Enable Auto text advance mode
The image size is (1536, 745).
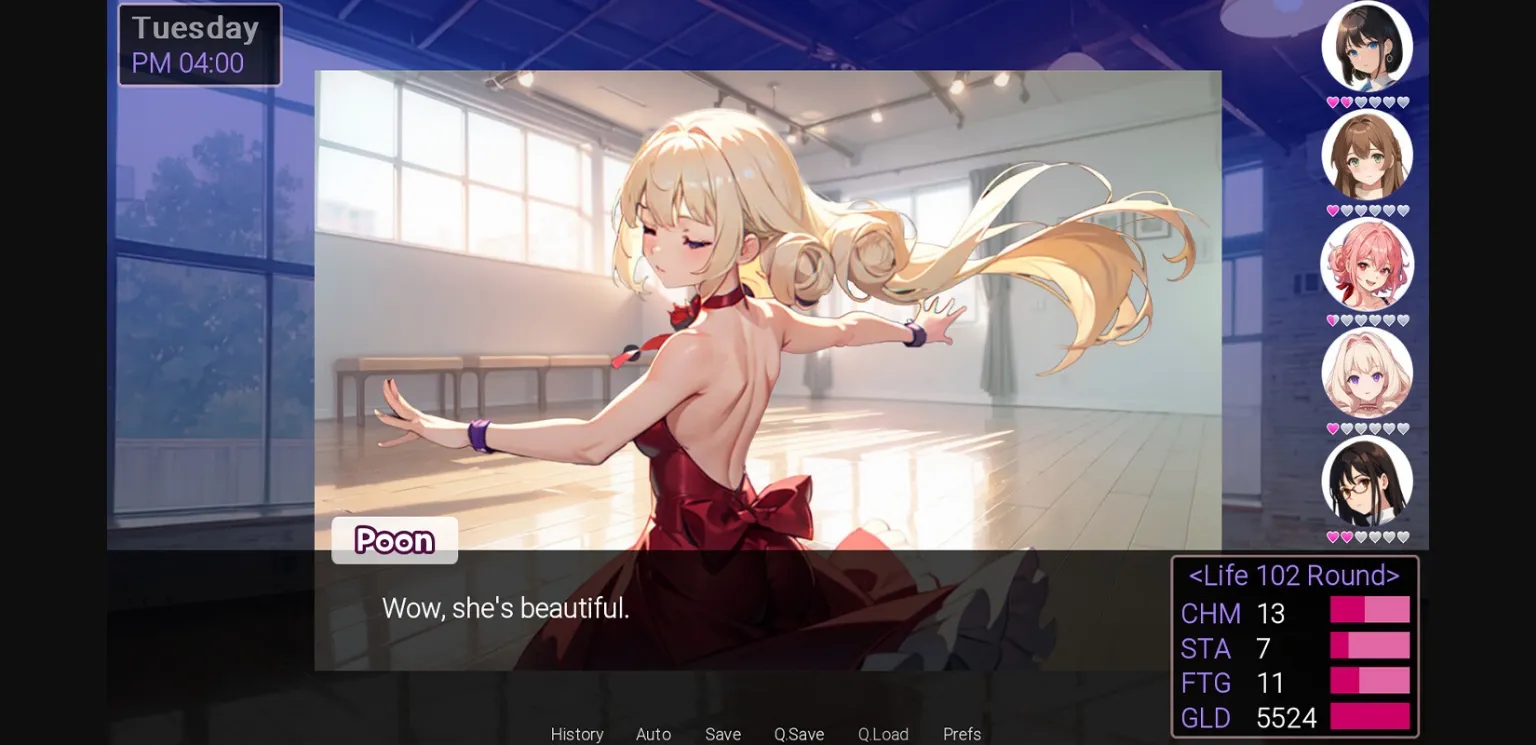(x=652, y=734)
